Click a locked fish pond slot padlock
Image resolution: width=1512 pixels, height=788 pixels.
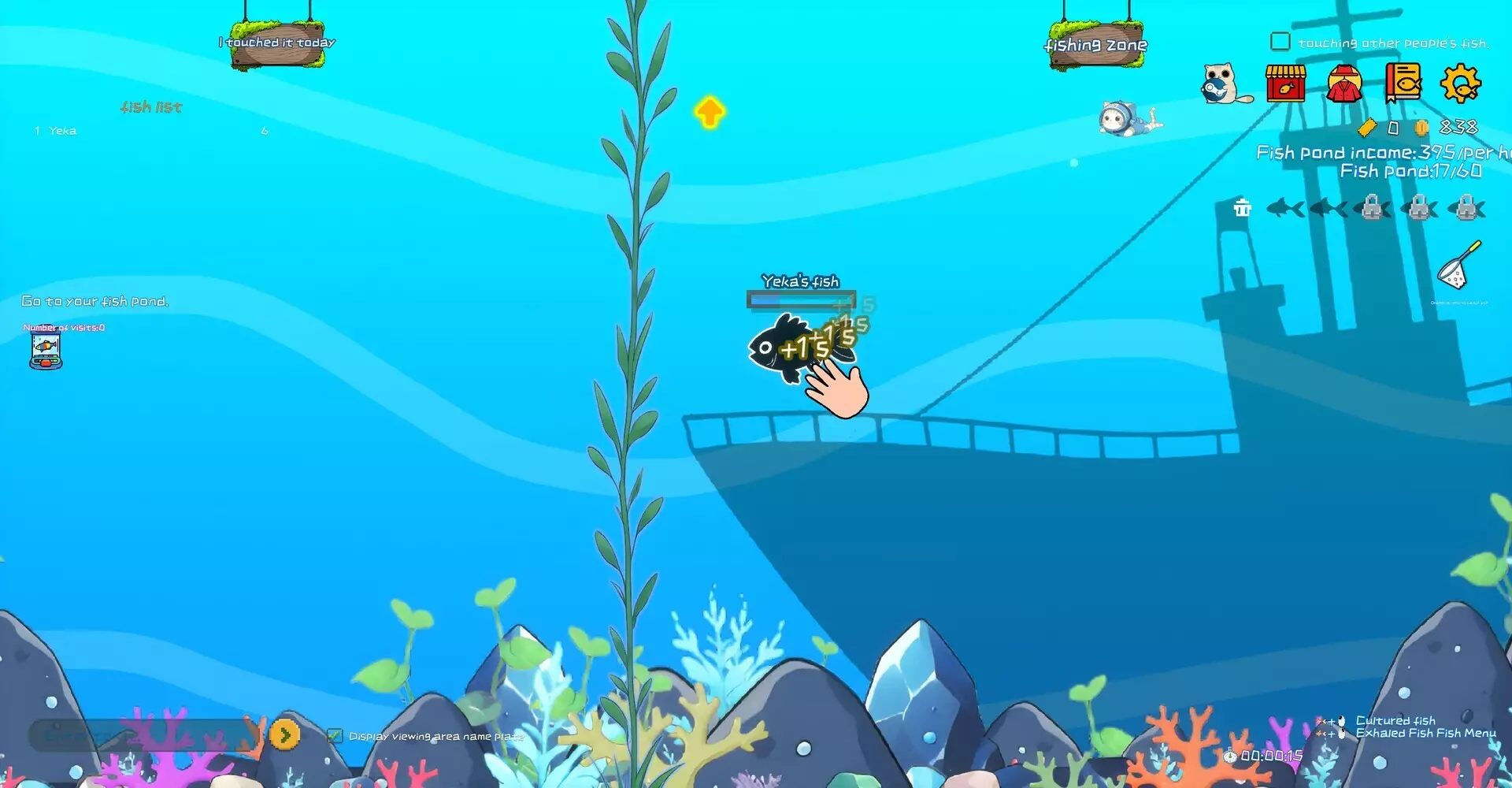click(1370, 209)
